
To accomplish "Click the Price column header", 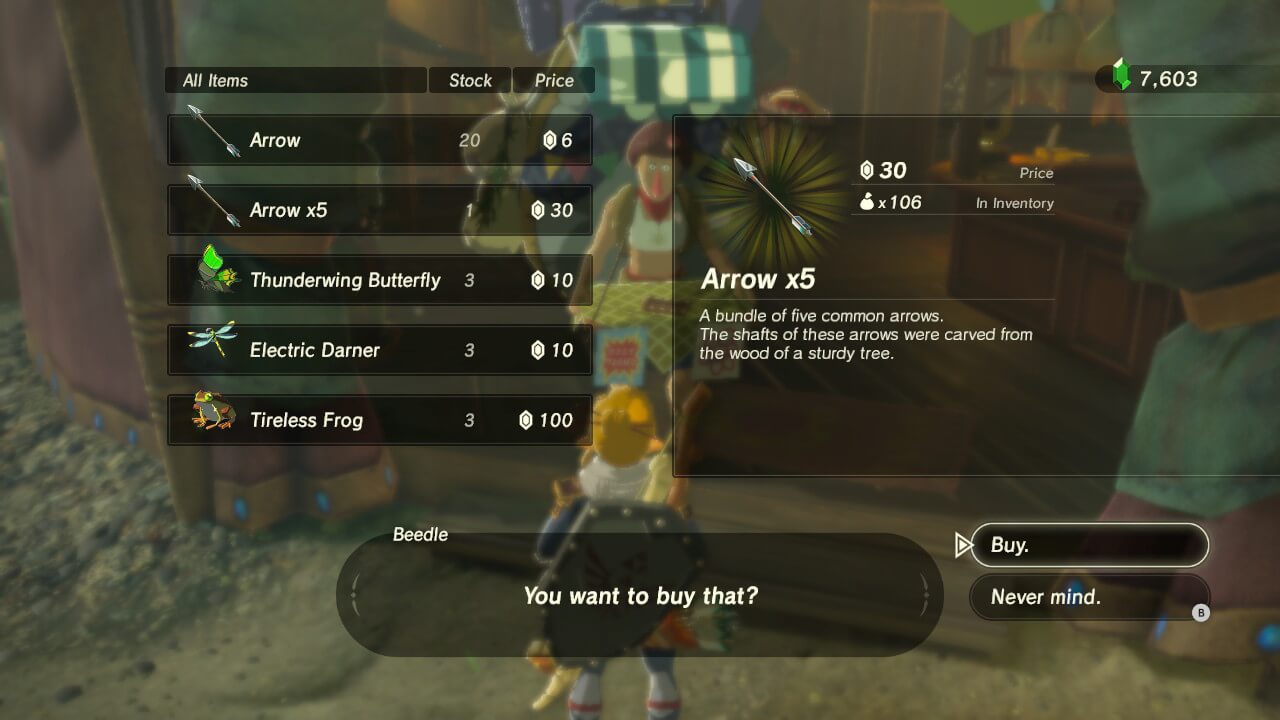I will point(553,80).
